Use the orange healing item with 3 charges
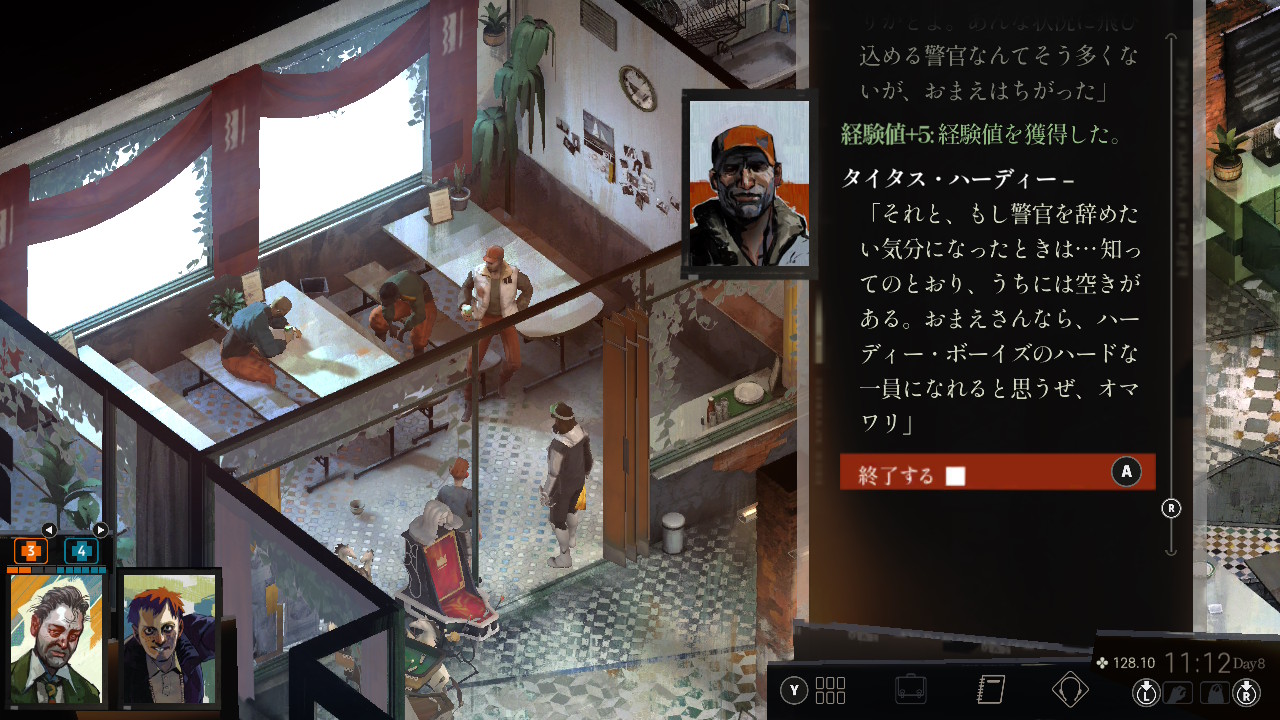The width and height of the screenshot is (1280, 720). click(31, 551)
